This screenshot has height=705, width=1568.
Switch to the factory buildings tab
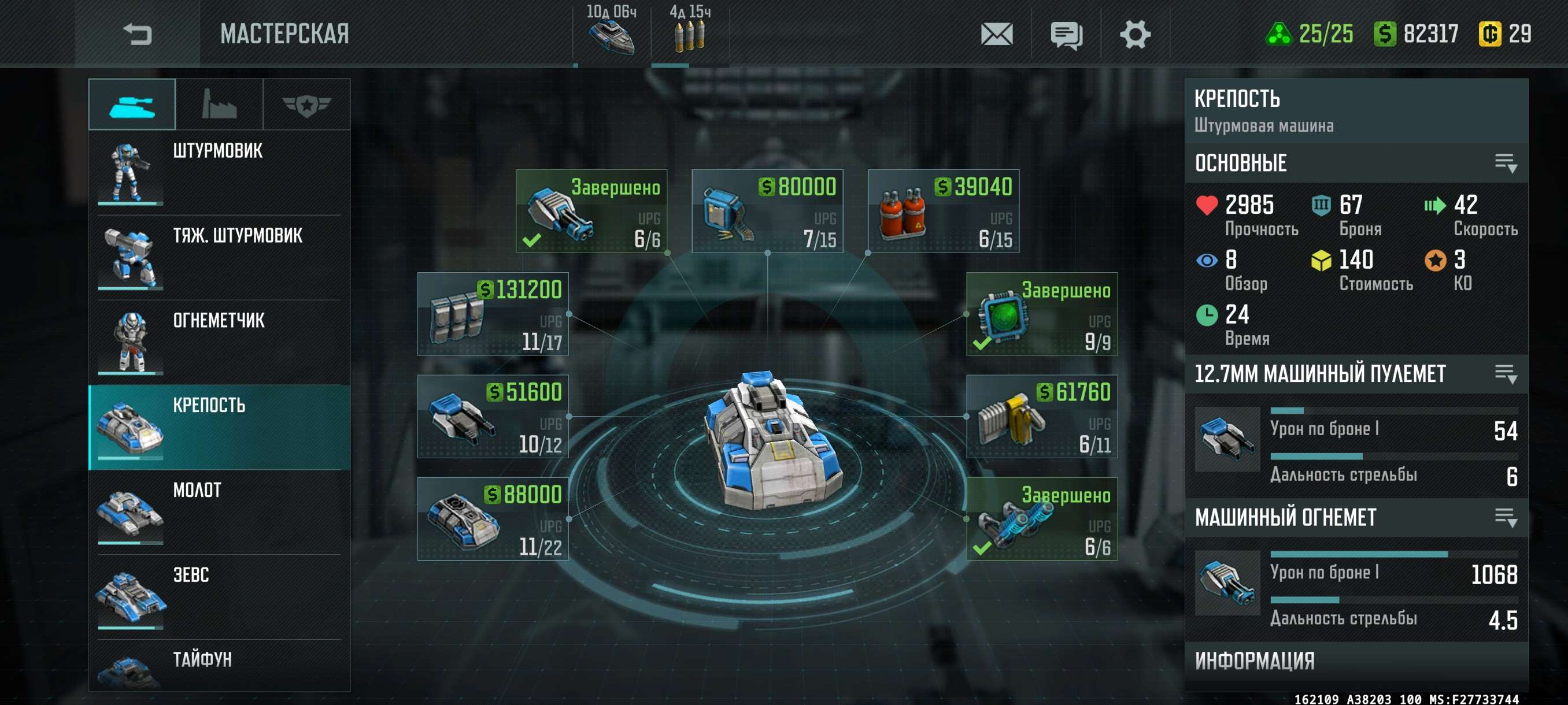[x=219, y=105]
